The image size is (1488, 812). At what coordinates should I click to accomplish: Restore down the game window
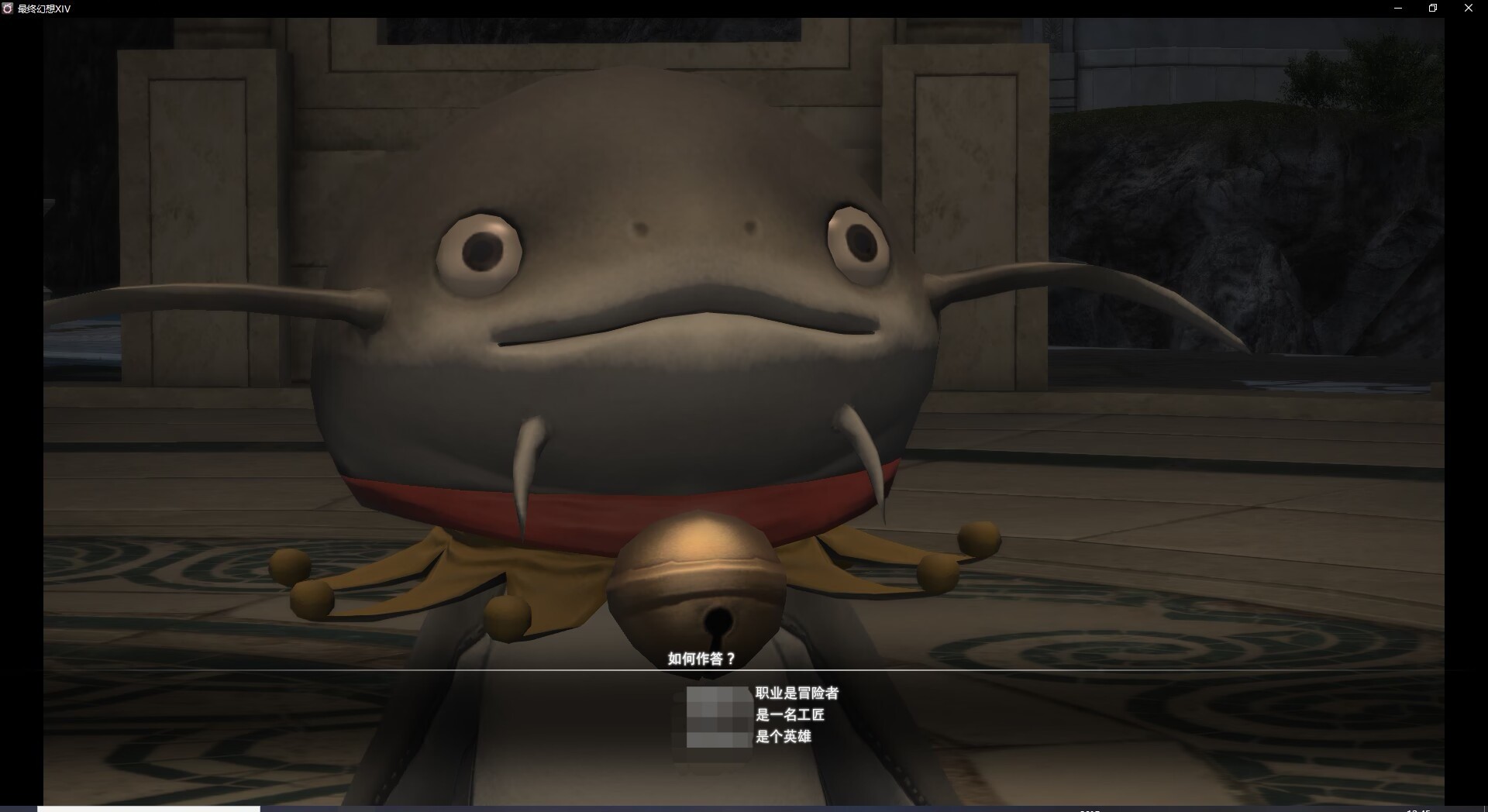point(1433,9)
